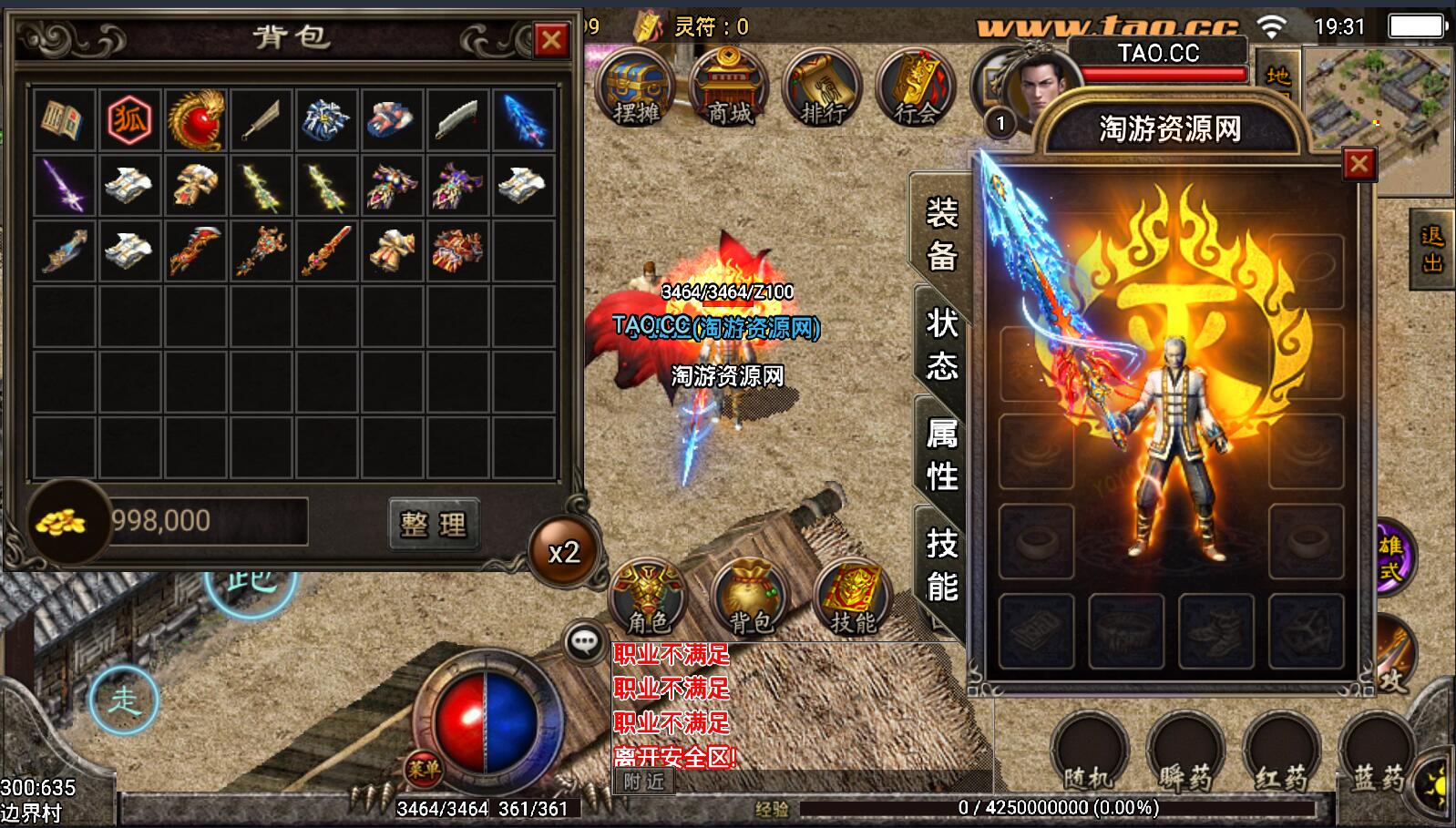
Task: Select the 装备 equipment tab
Action: click(942, 234)
